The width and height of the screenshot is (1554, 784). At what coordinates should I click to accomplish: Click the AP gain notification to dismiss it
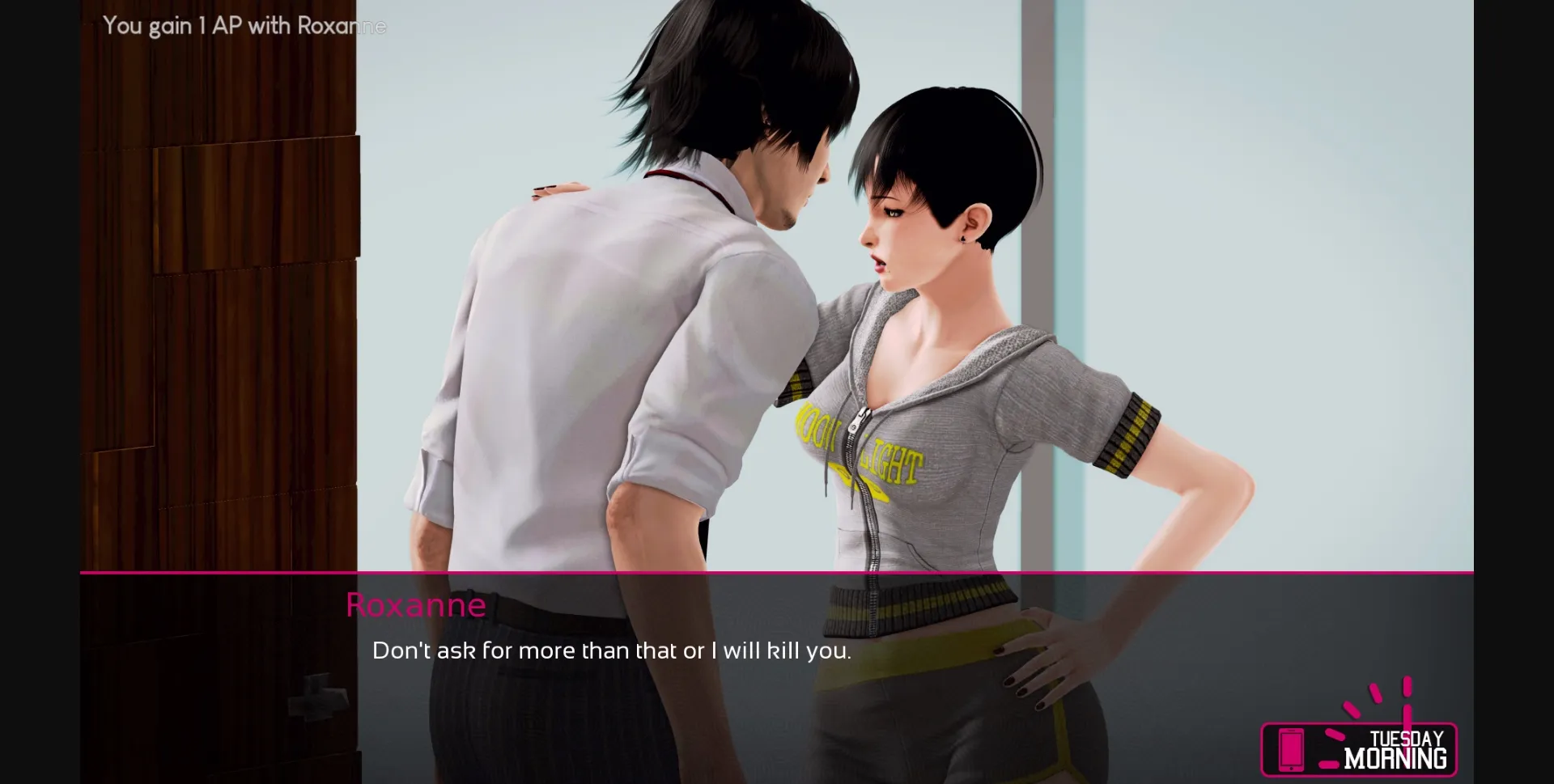243,26
